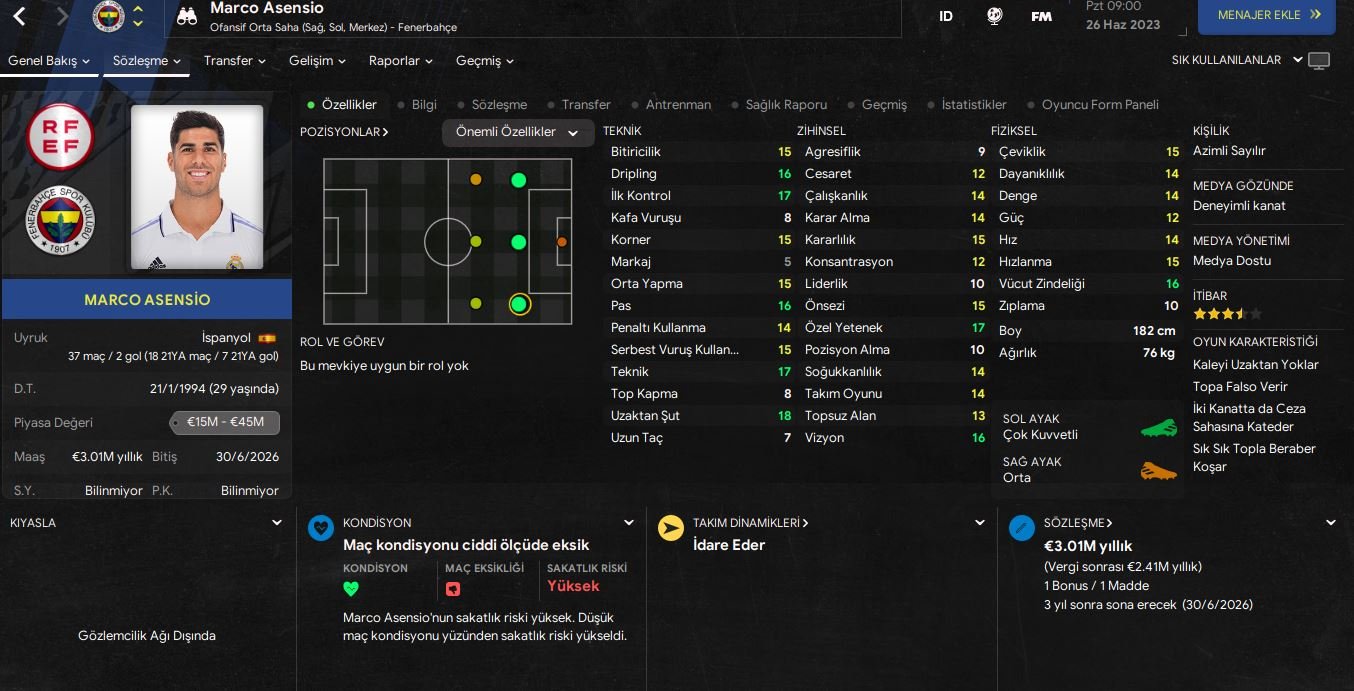Open the Raporlar menu
Viewport: 1354px width, 691px height.
coord(400,61)
